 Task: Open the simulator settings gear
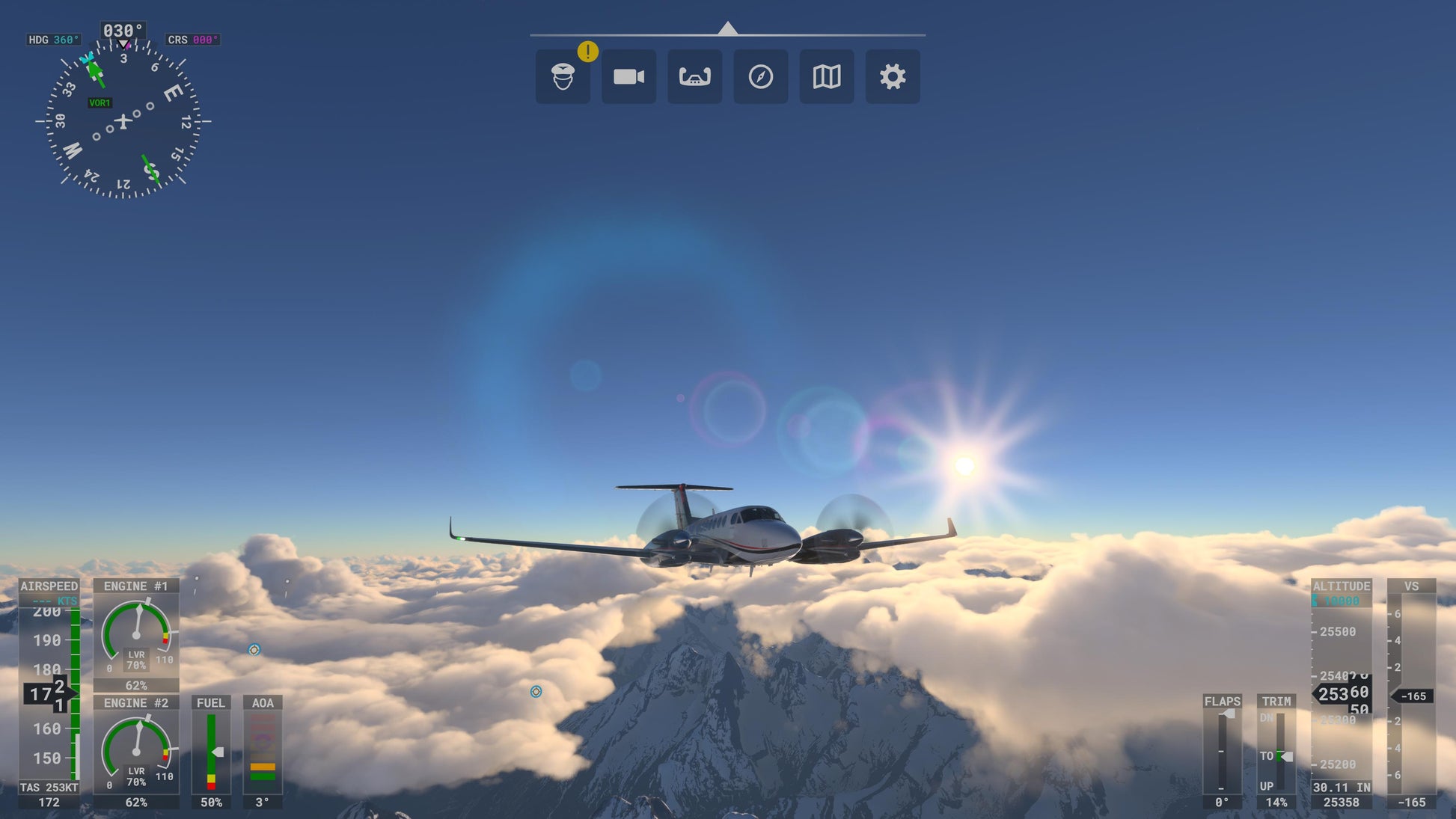click(892, 76)
